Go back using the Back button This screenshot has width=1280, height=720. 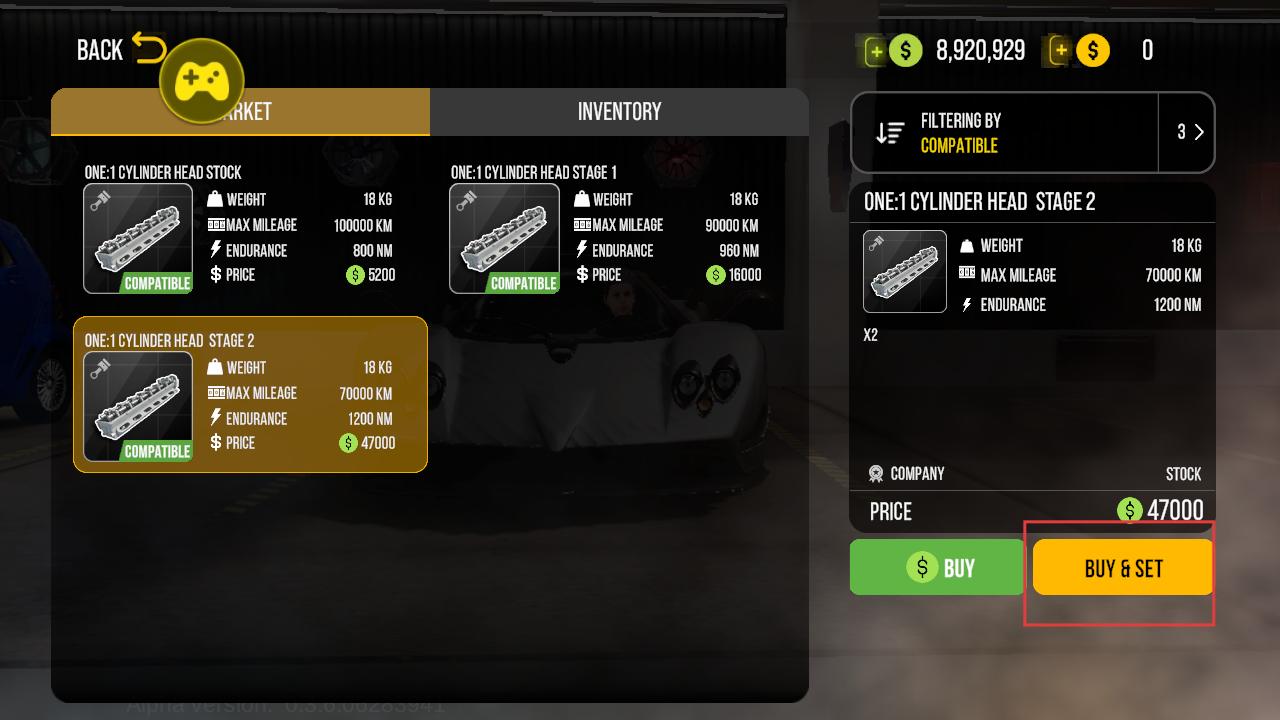[120, 49]
